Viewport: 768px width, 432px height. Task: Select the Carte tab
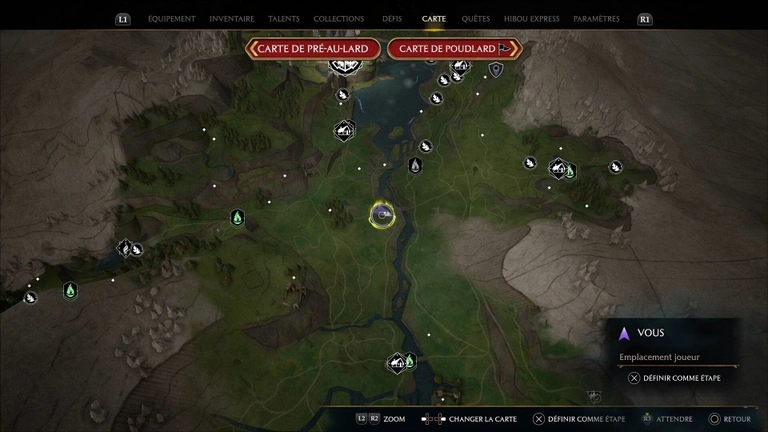click(x=434, y=19)
